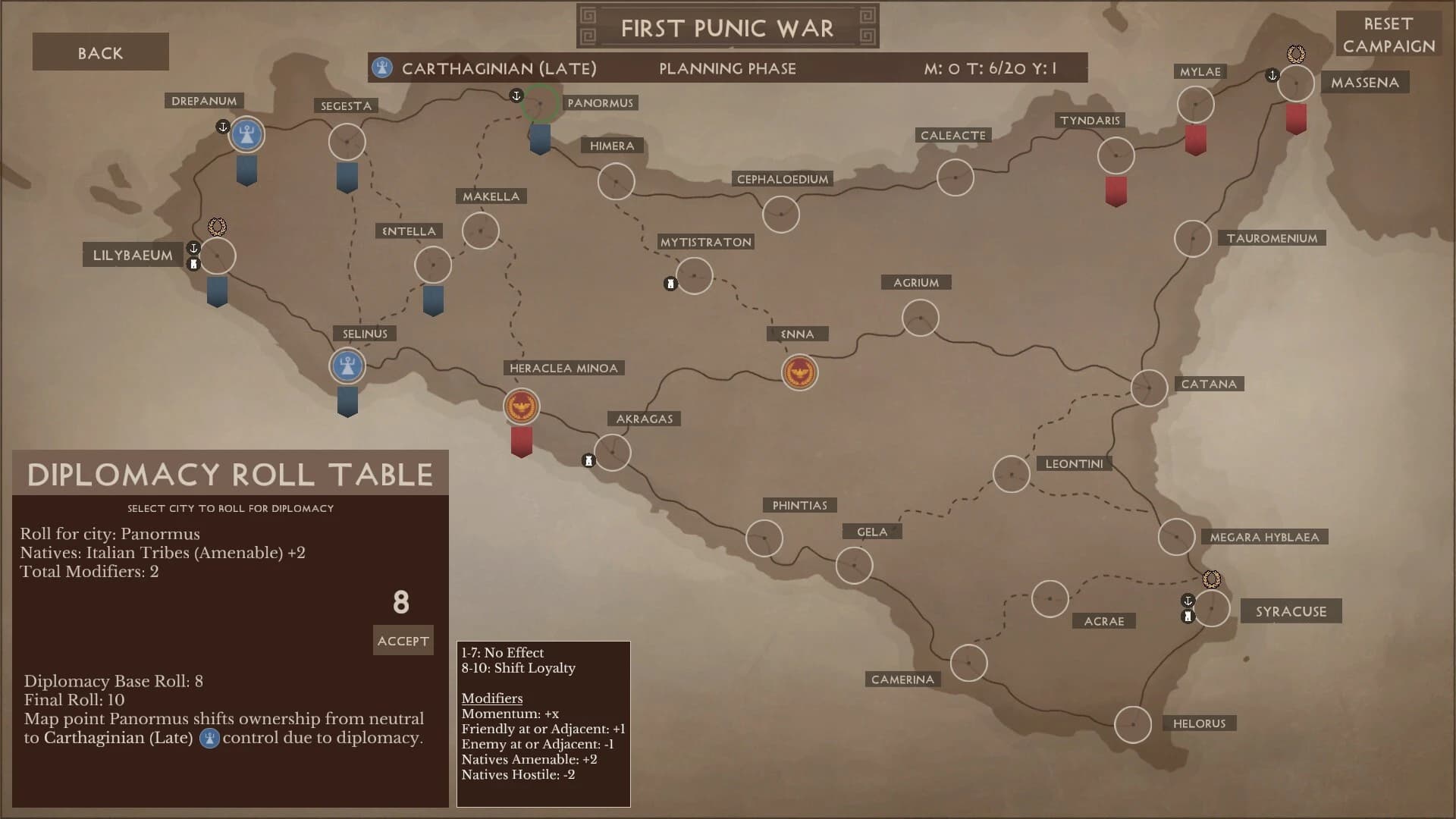Select the Catana city circle on the map
The image size is (1456, 819).
1150,388
